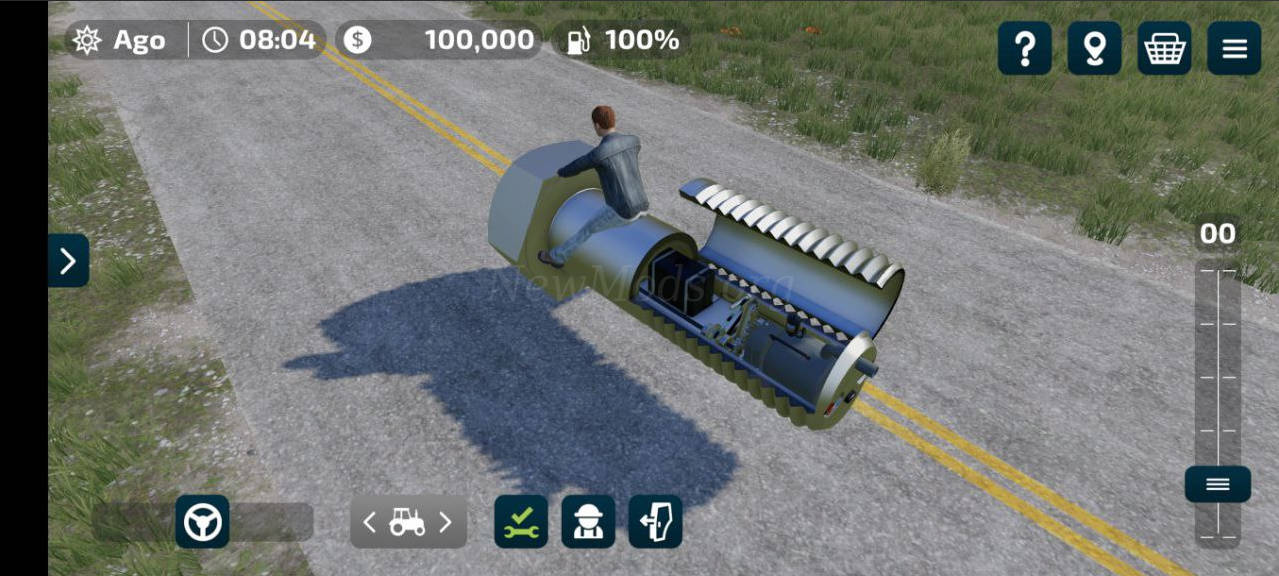Image resolution: width=1279 pixels, height=576 pixels.
Task: Switch to the previous vehicle arrow
Action: tap(370, 522)
